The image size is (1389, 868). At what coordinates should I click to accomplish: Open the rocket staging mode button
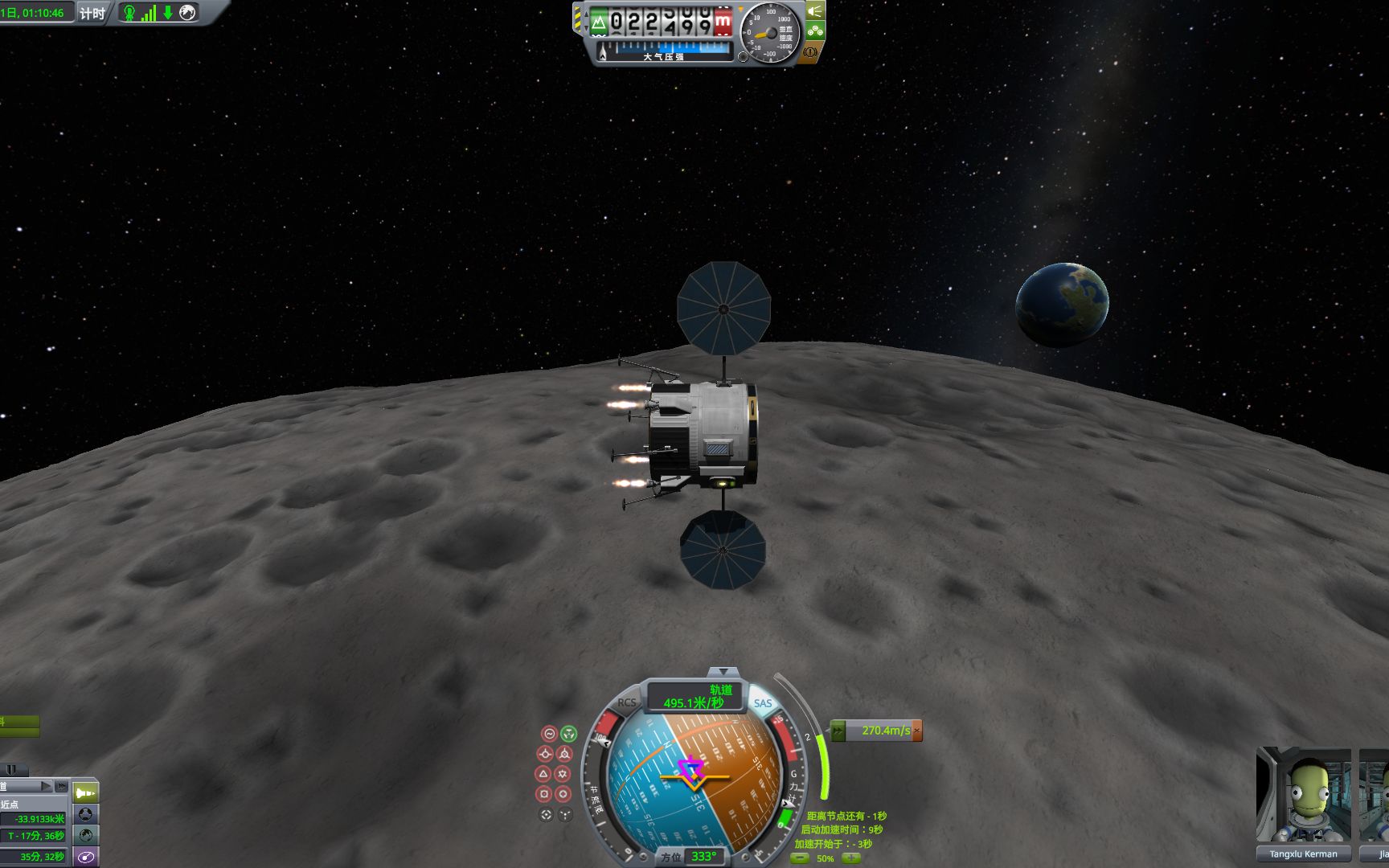coord(86,793)
